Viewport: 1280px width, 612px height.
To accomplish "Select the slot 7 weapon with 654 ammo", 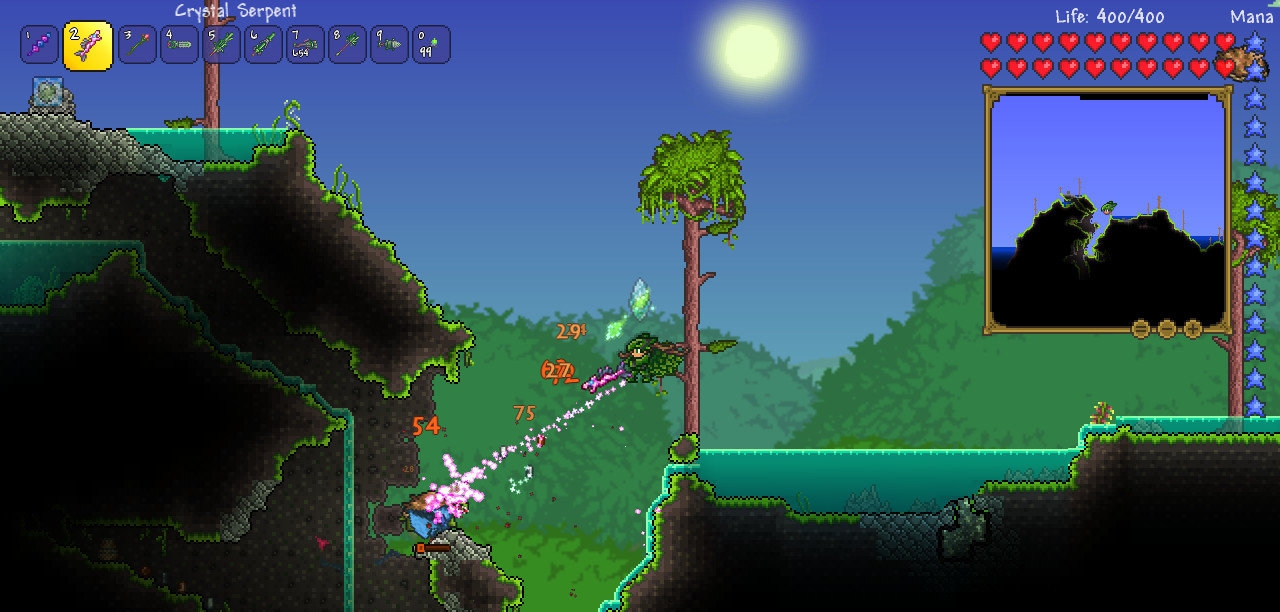I will (x=305, y=45).
